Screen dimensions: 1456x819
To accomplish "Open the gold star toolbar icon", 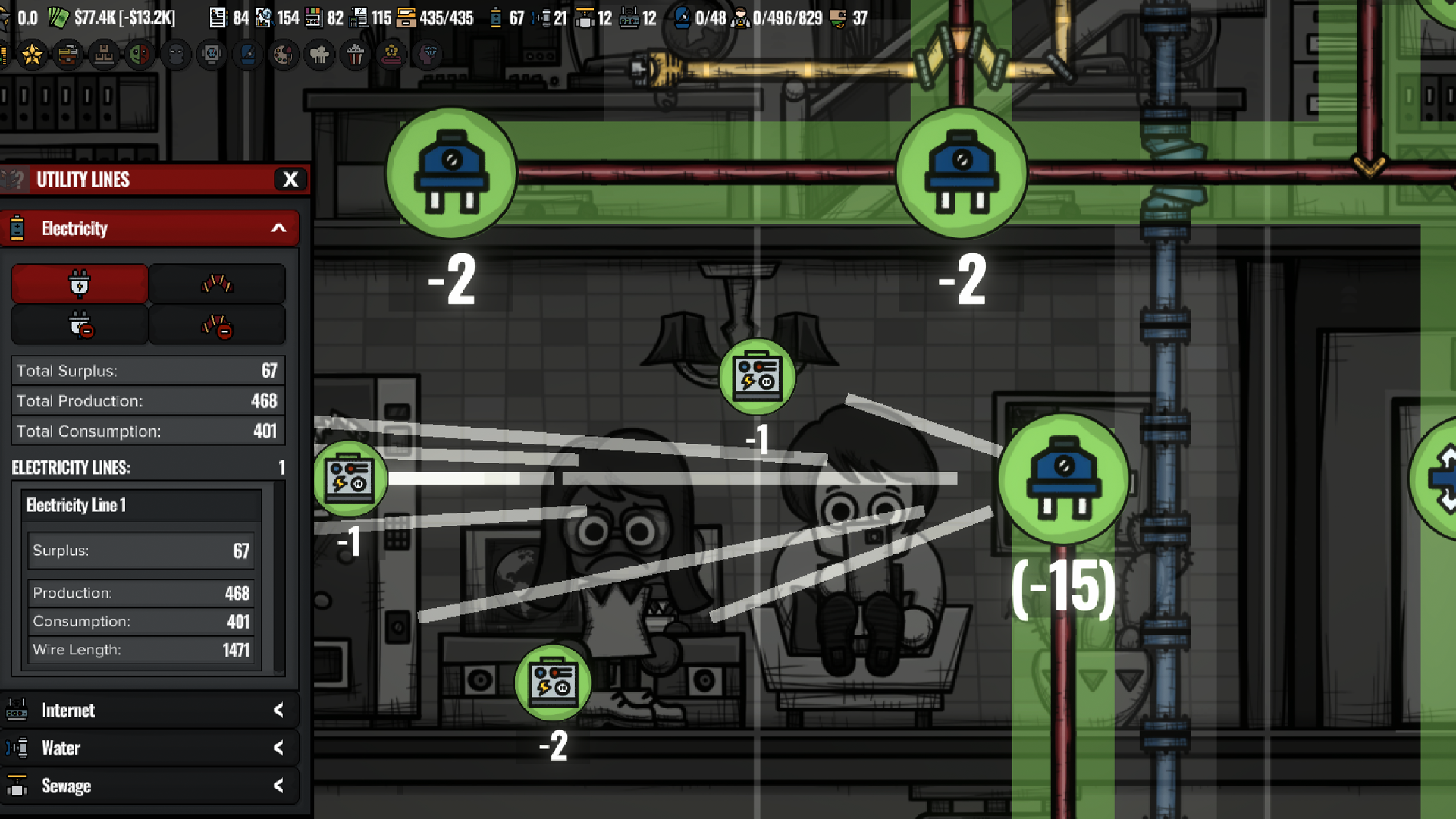I will point(32,55).
